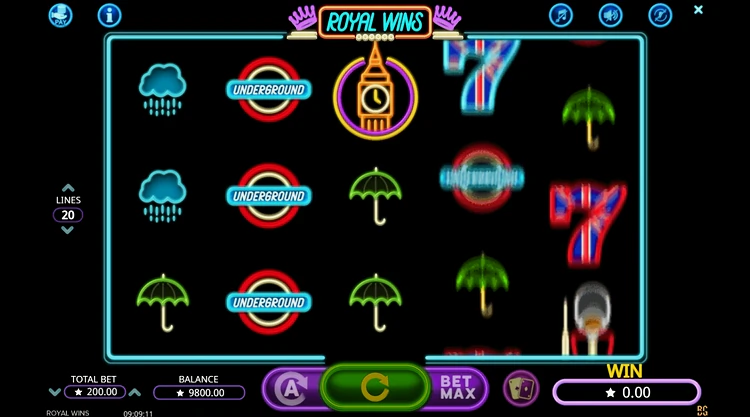
Task: Lower the total bet amount
Action: [x=56, y=392]
